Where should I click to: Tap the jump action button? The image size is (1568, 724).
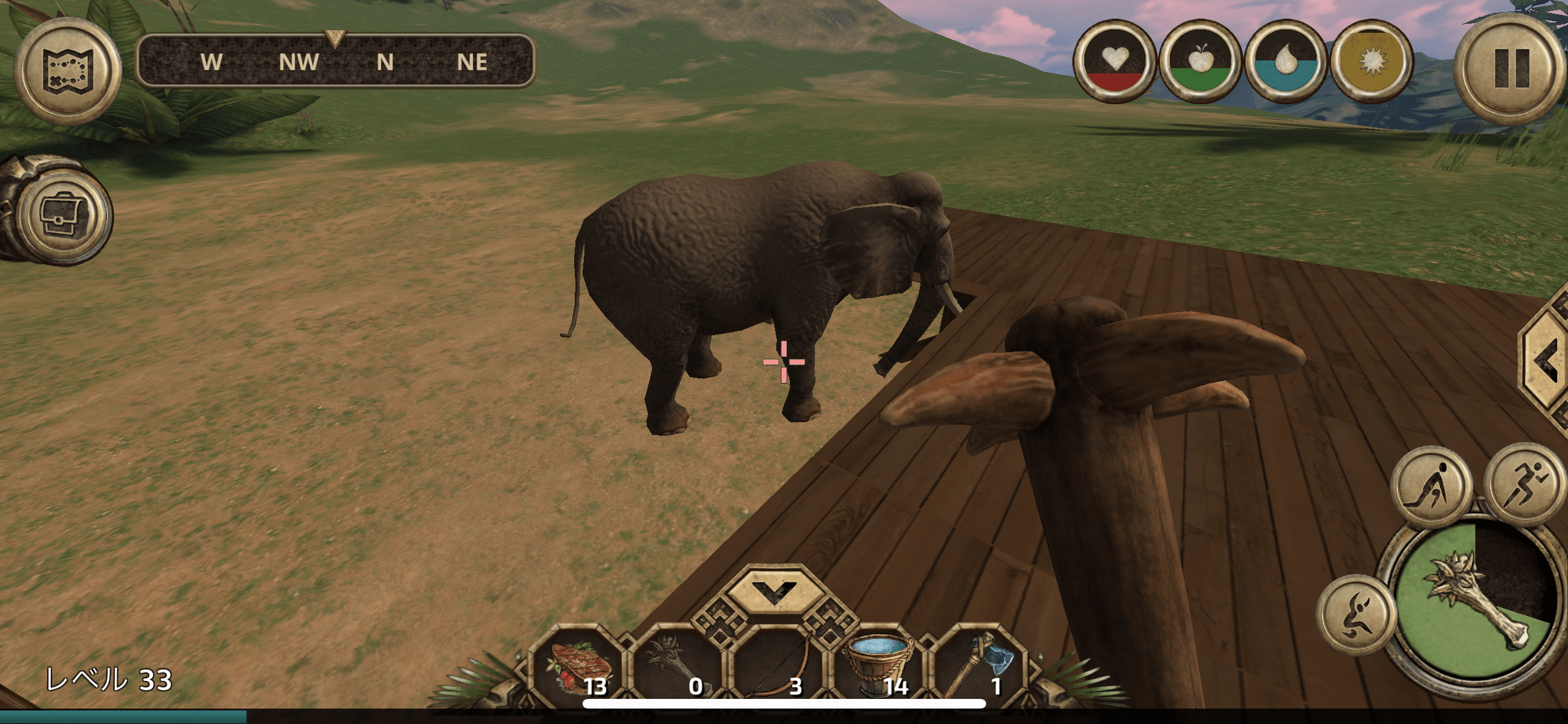[x=1356, y=615]
